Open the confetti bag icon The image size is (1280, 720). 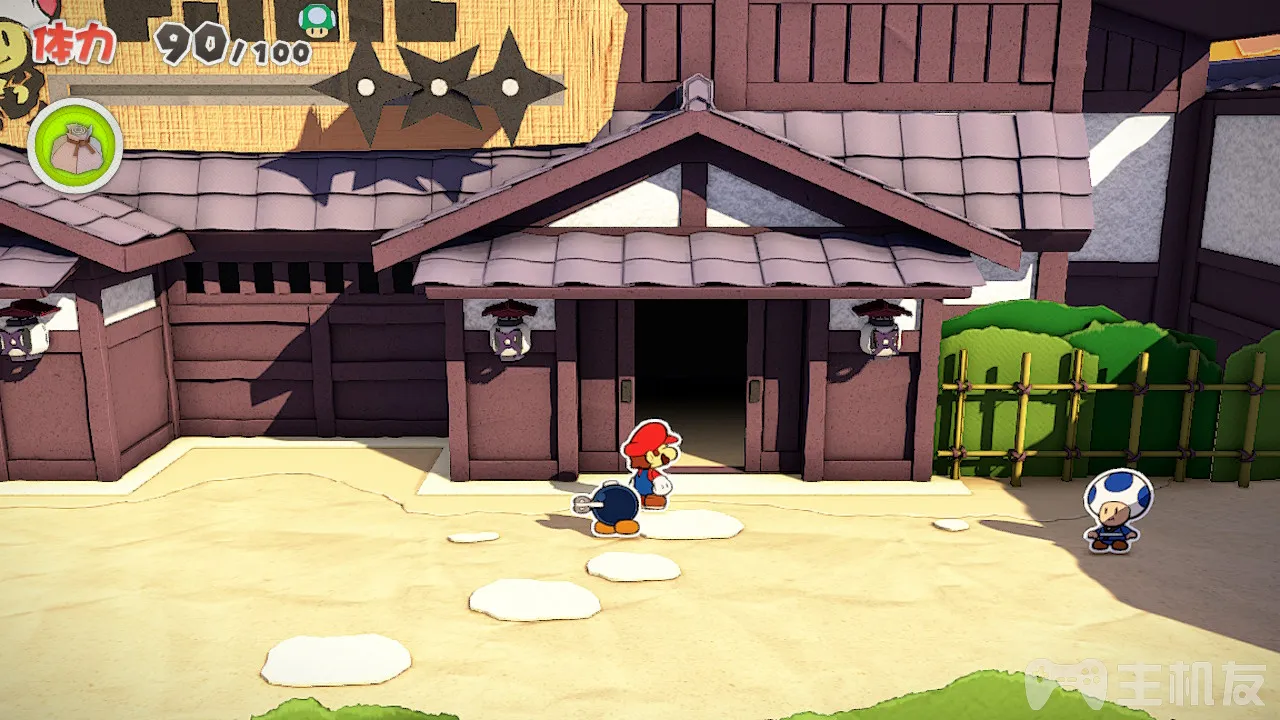click(75, 146)
